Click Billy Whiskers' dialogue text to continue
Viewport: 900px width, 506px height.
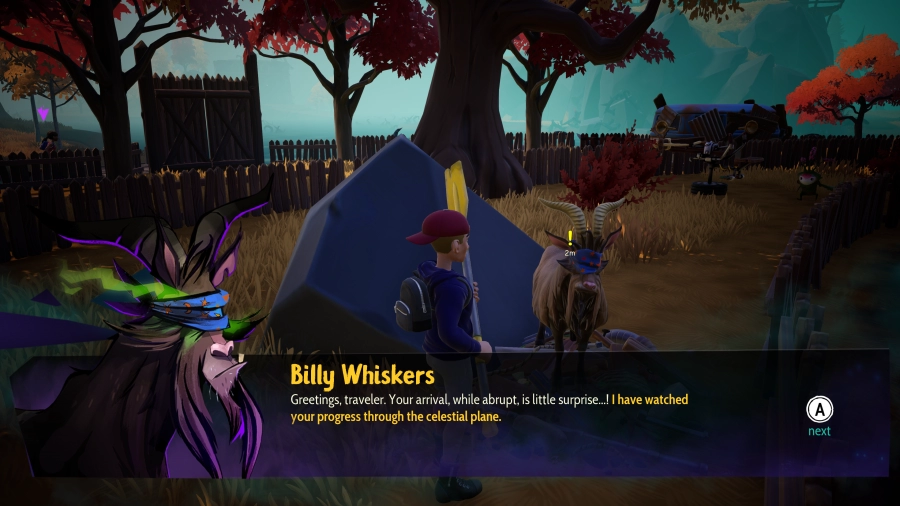(x=489, y=408)
